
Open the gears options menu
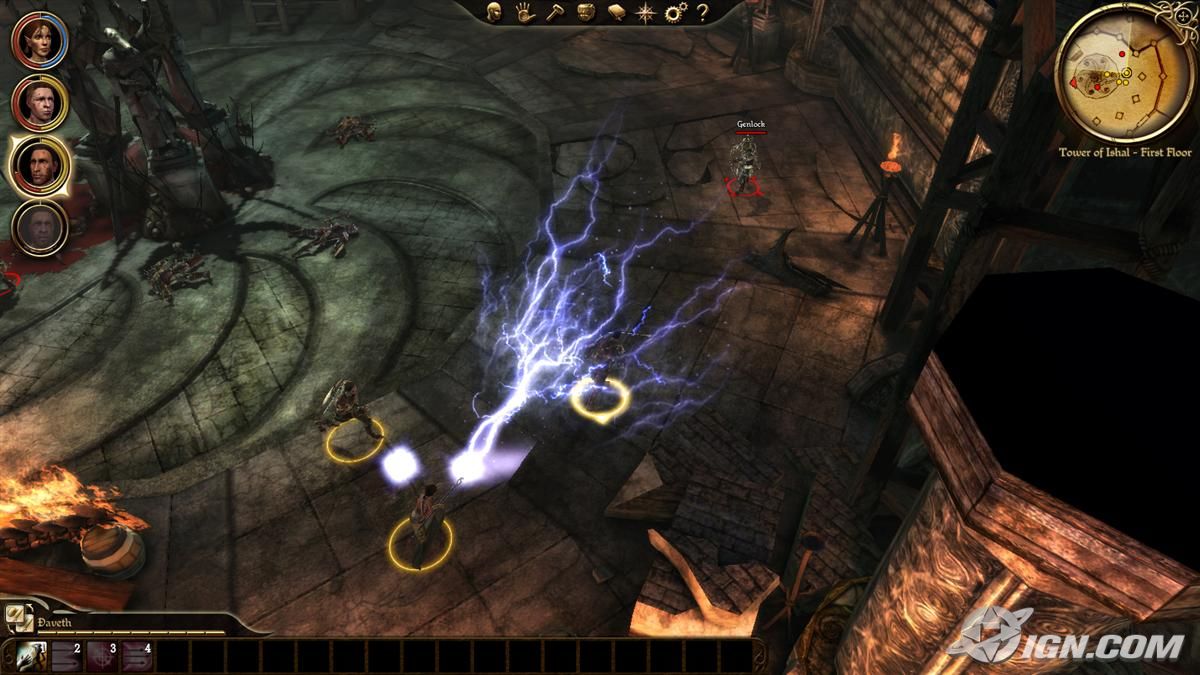coord(675,12)
